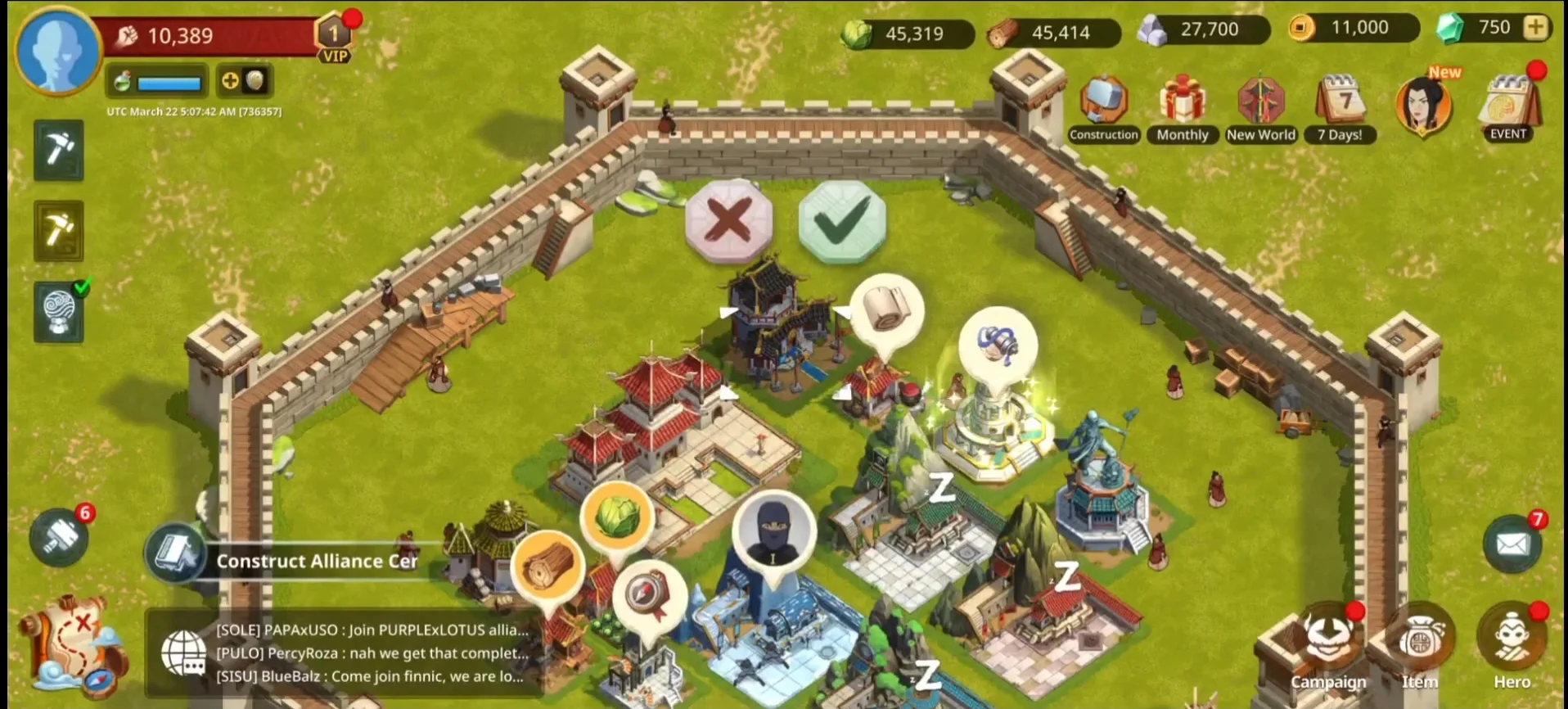
Task: Confirm building placement with green check
Action: coord(841,219)
